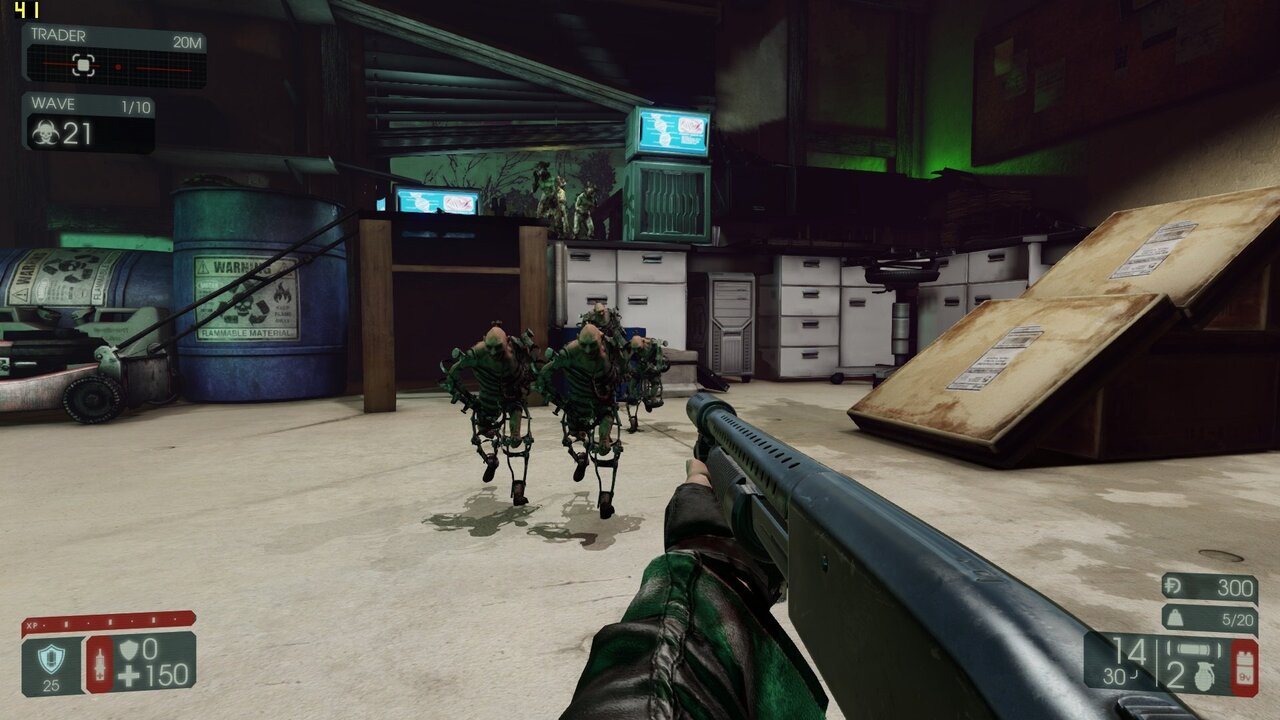Click the Dosh amount reading 300
Screen dimensions: 1280x720
(1236, 587)
